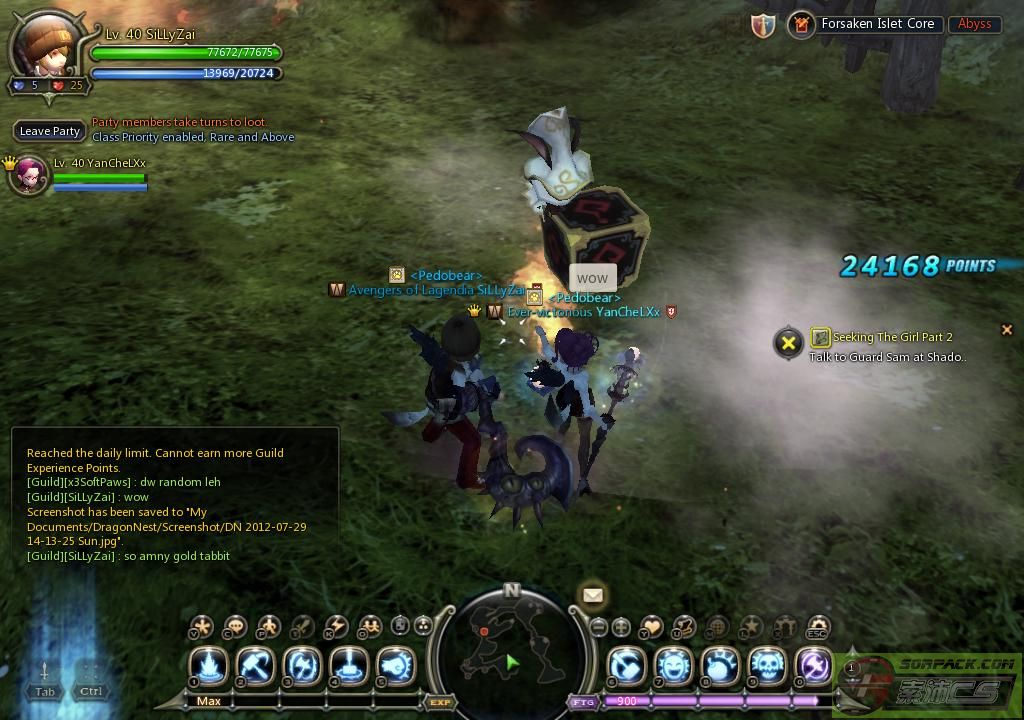
Task: Open the heart-shaped menu icon
Action: 651,627
